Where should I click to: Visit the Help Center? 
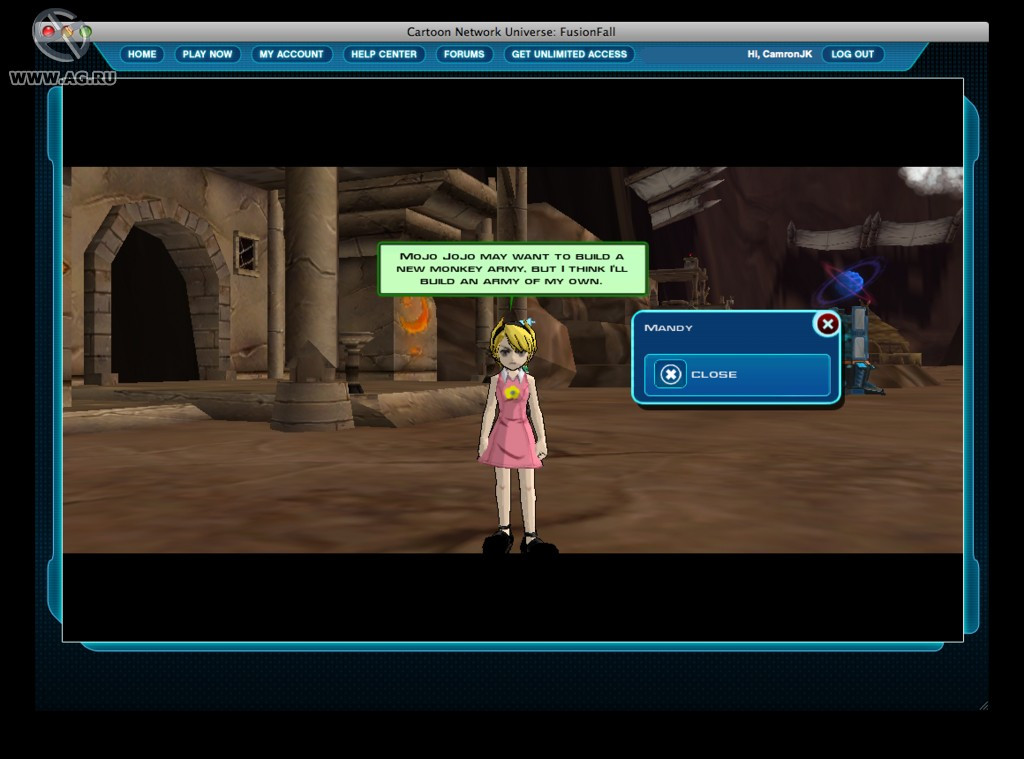click(384, 54)
